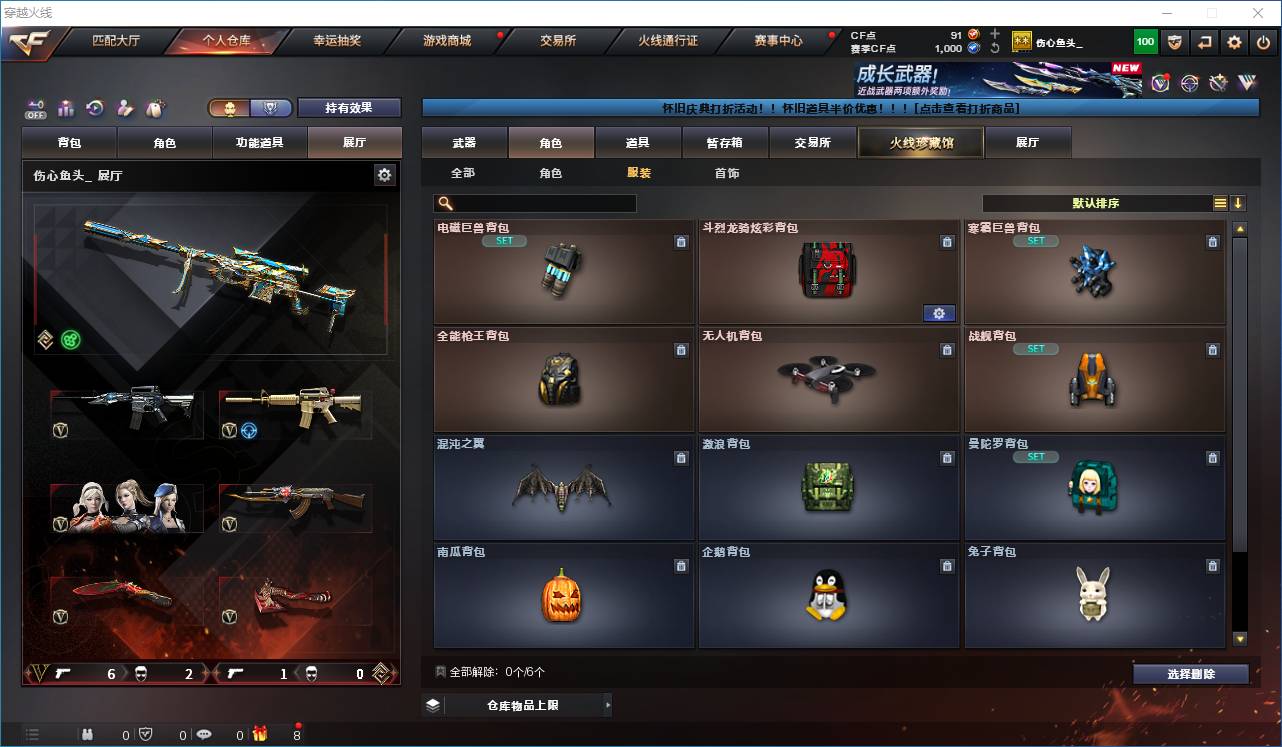Screen dimensions: 1282x747
Task: Select the 南瓜背包 pumpkin thumbnail
Action: click(562, 597)
